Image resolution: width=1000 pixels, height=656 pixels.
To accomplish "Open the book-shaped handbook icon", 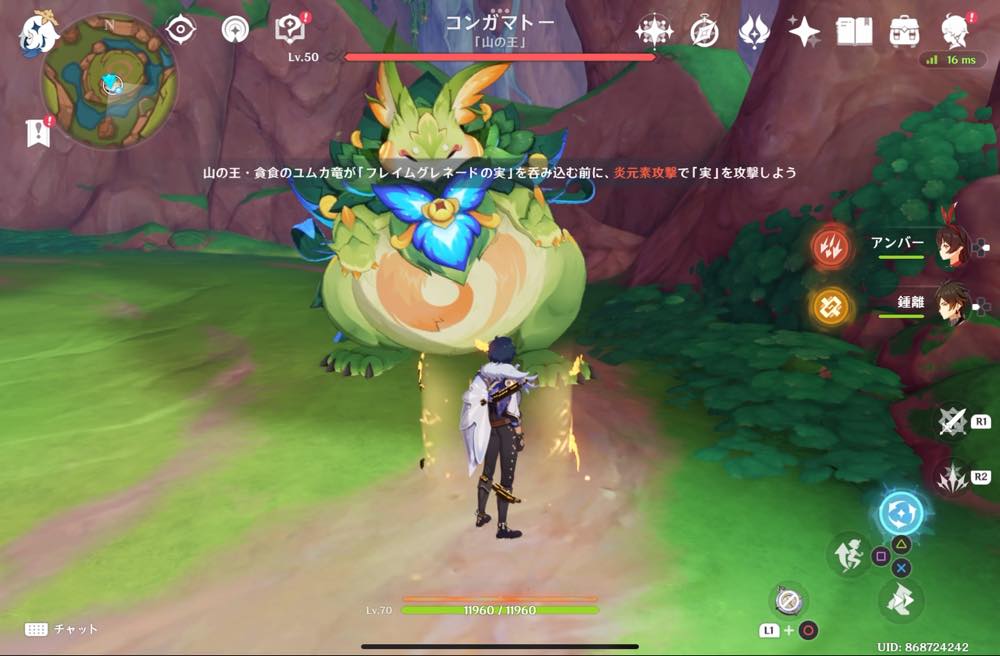I will [x=854, y=31].
